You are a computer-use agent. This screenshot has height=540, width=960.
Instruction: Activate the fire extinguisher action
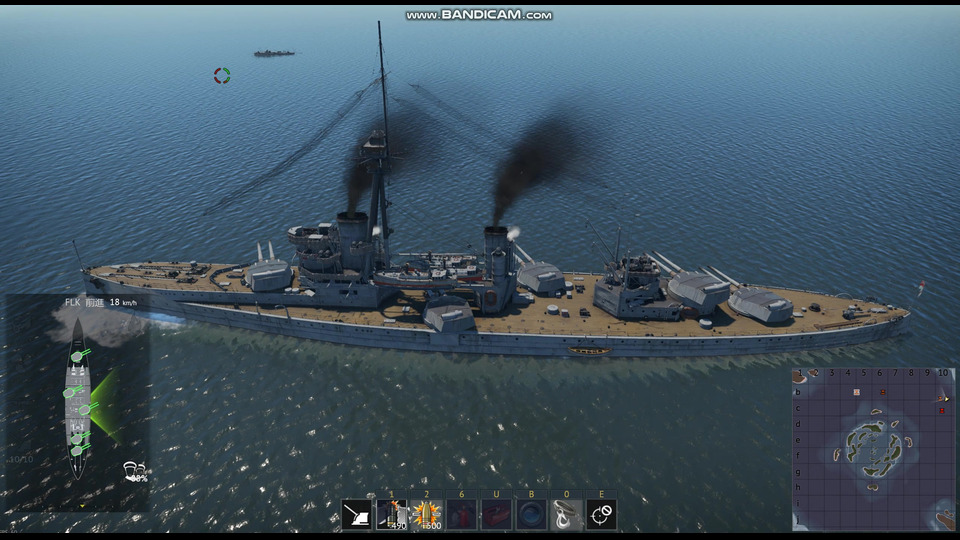(x=461, y=515)
